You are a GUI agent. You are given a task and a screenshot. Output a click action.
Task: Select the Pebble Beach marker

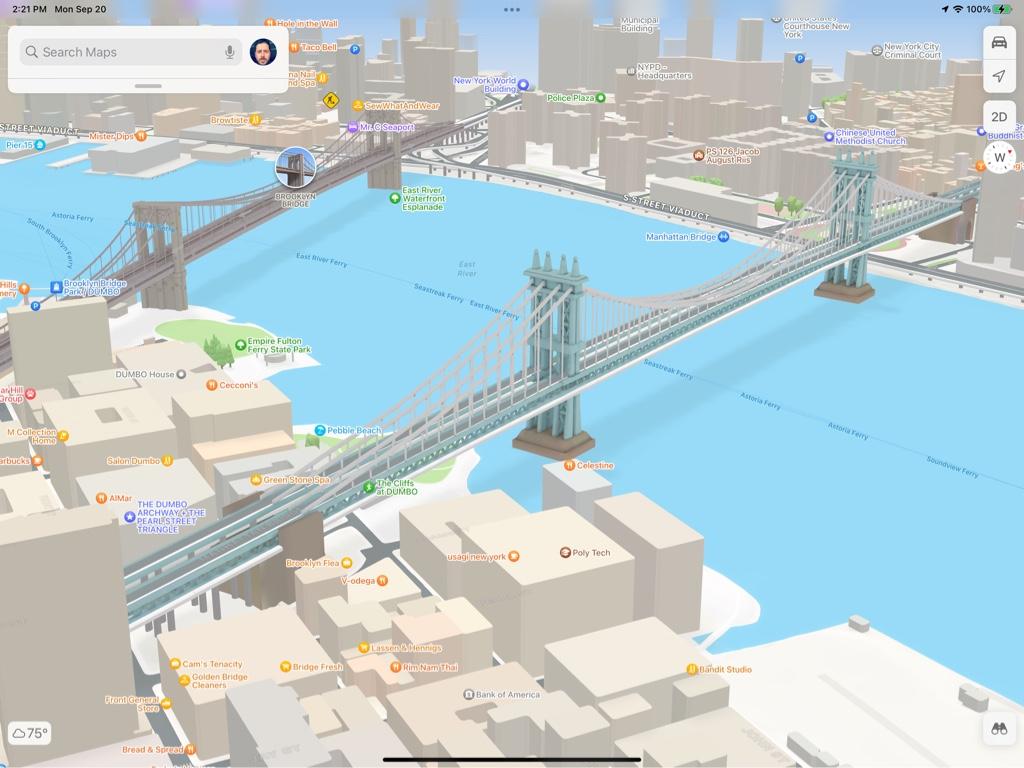click(320, 431)
